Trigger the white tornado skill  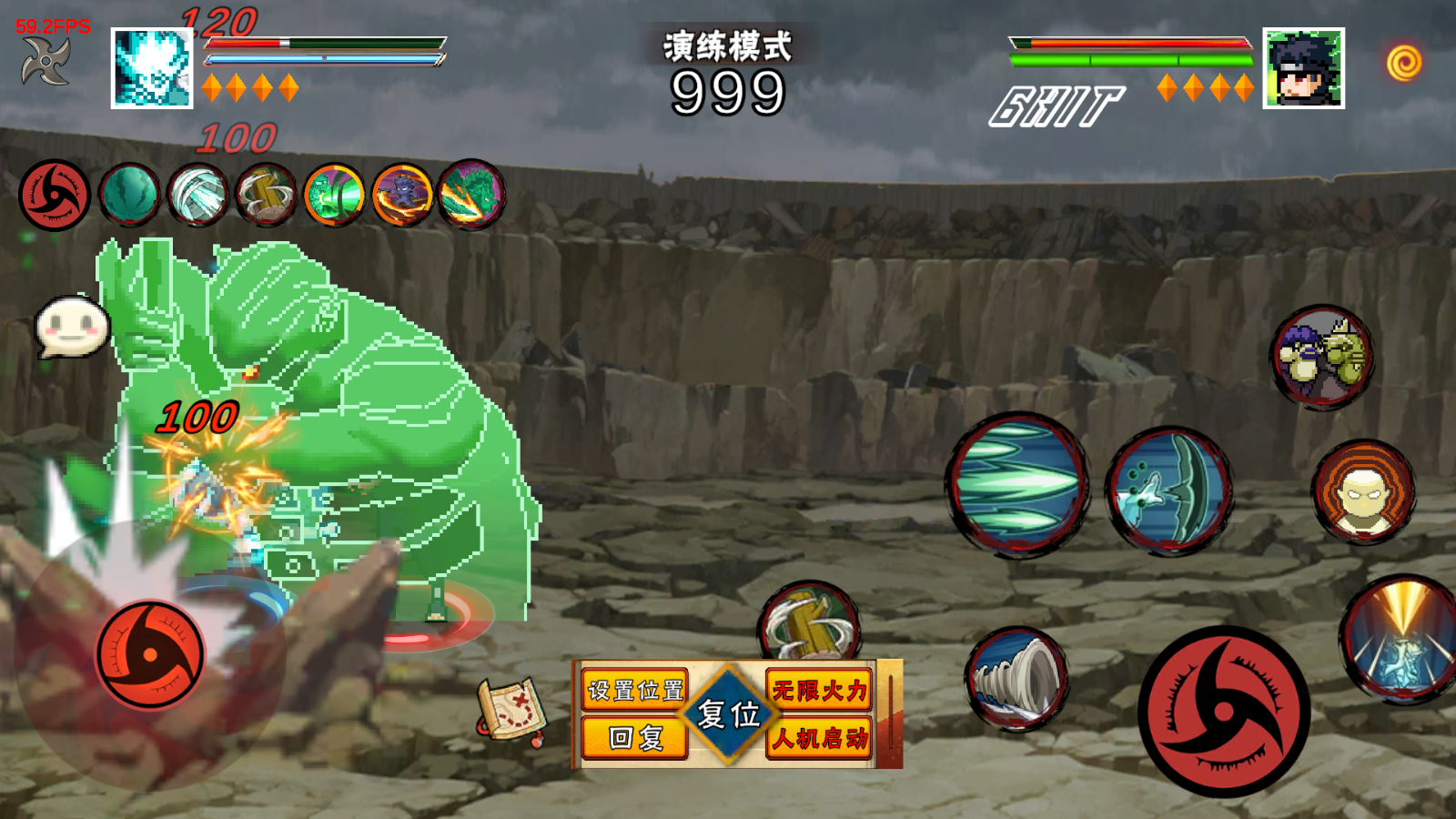[x=1016, y=679]
